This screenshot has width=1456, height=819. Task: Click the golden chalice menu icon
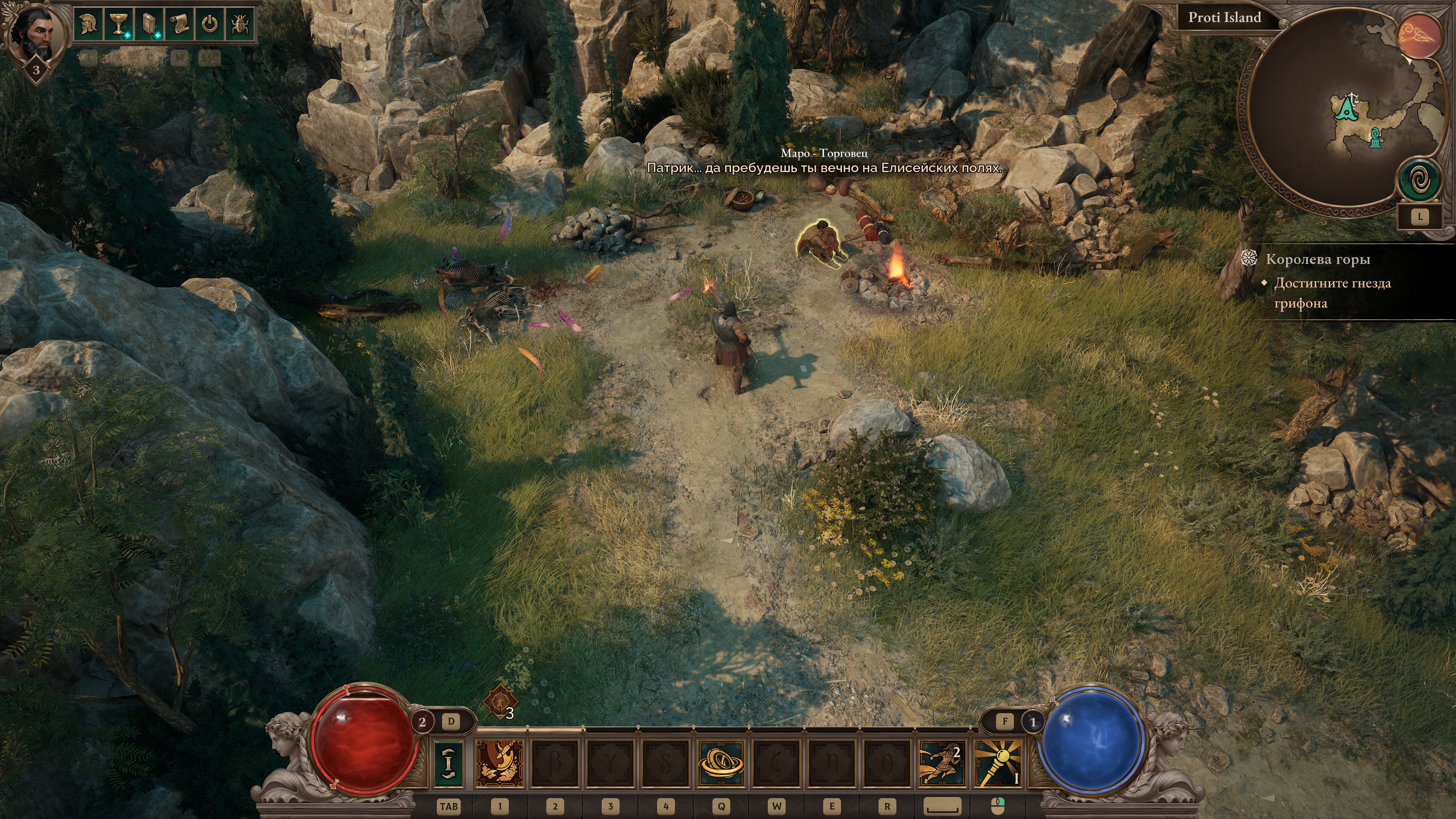pos(118,24)
